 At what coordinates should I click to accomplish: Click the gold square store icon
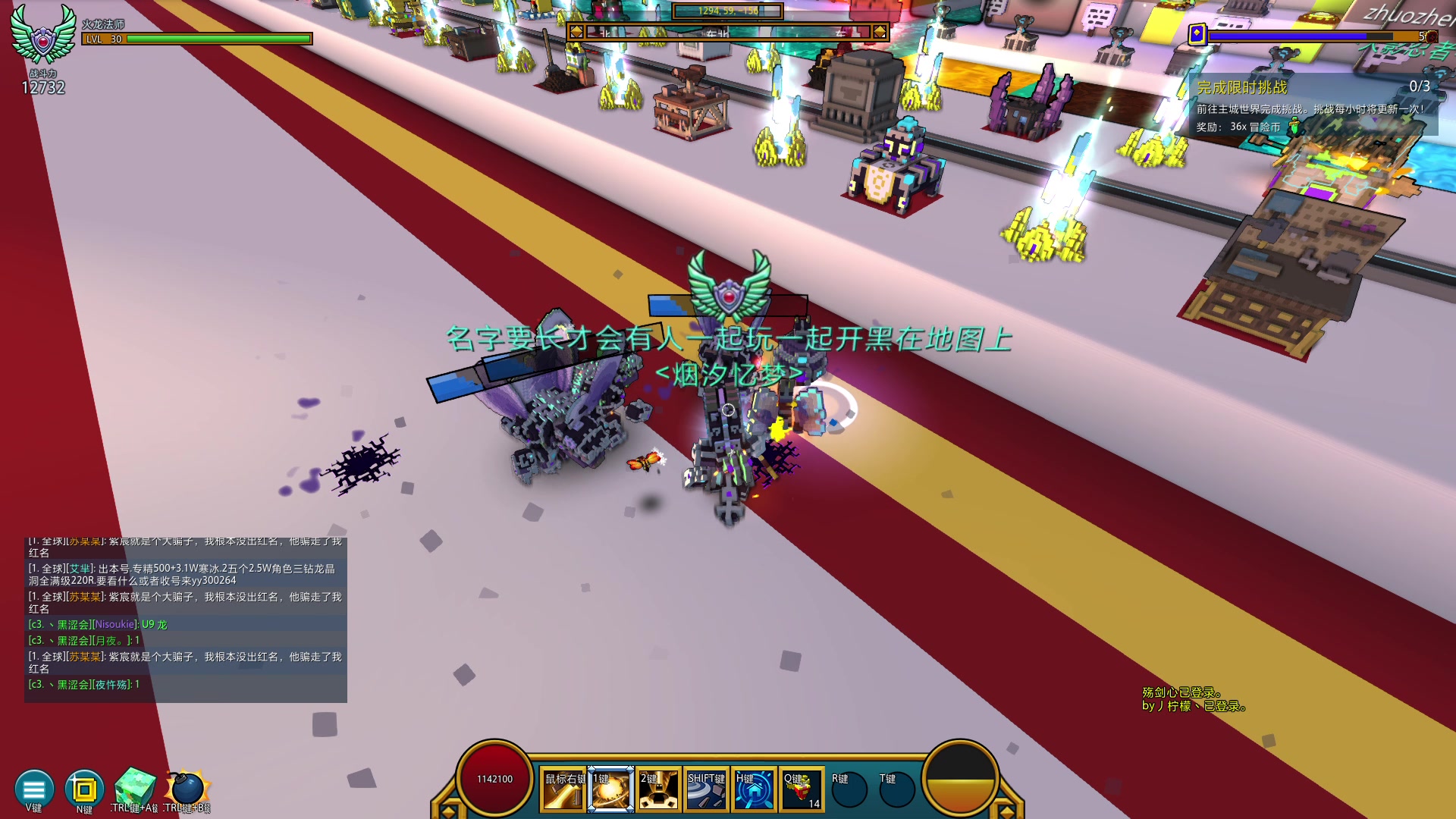pos(84,789)
